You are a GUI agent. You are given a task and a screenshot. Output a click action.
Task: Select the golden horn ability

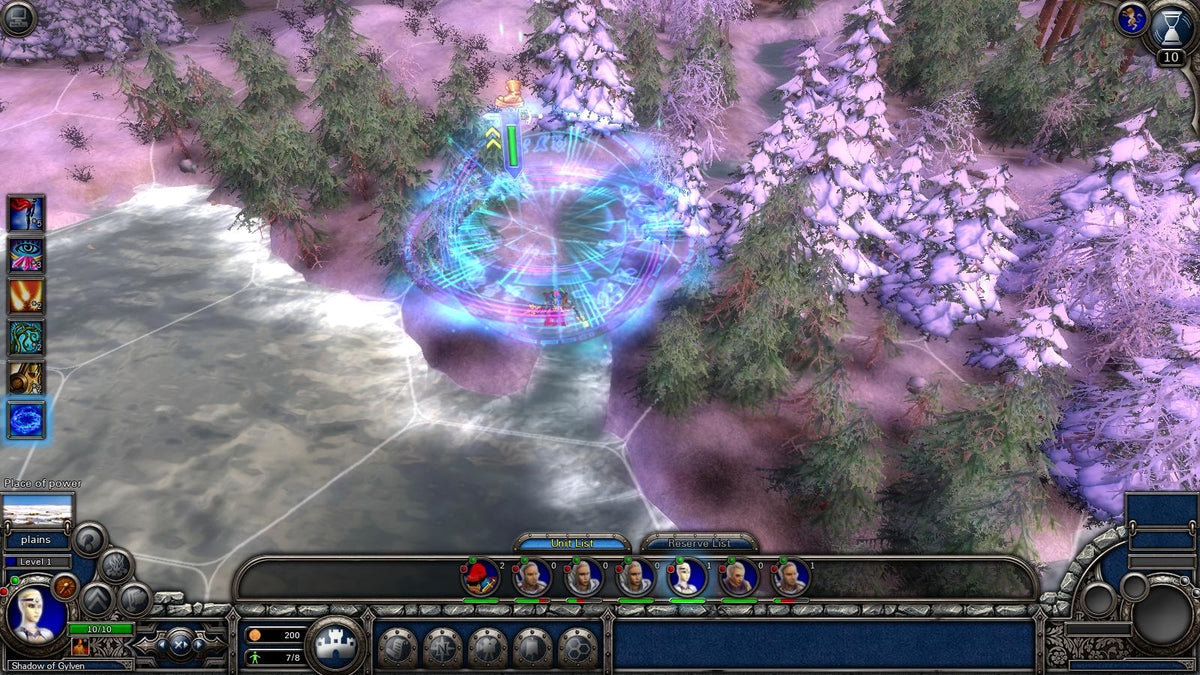(26, 378)
